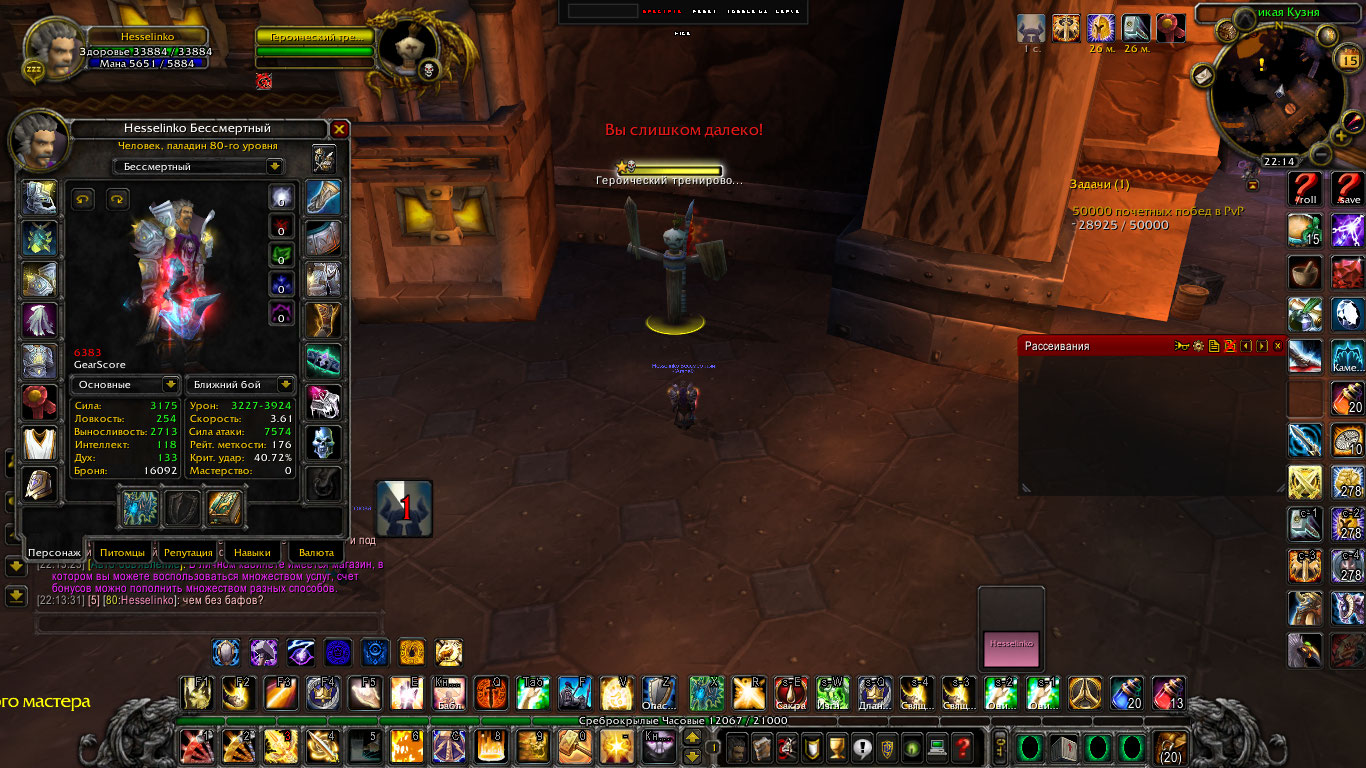Open the calendar button showing 15
This screenshot has height=768, width=1366.
1347,60
